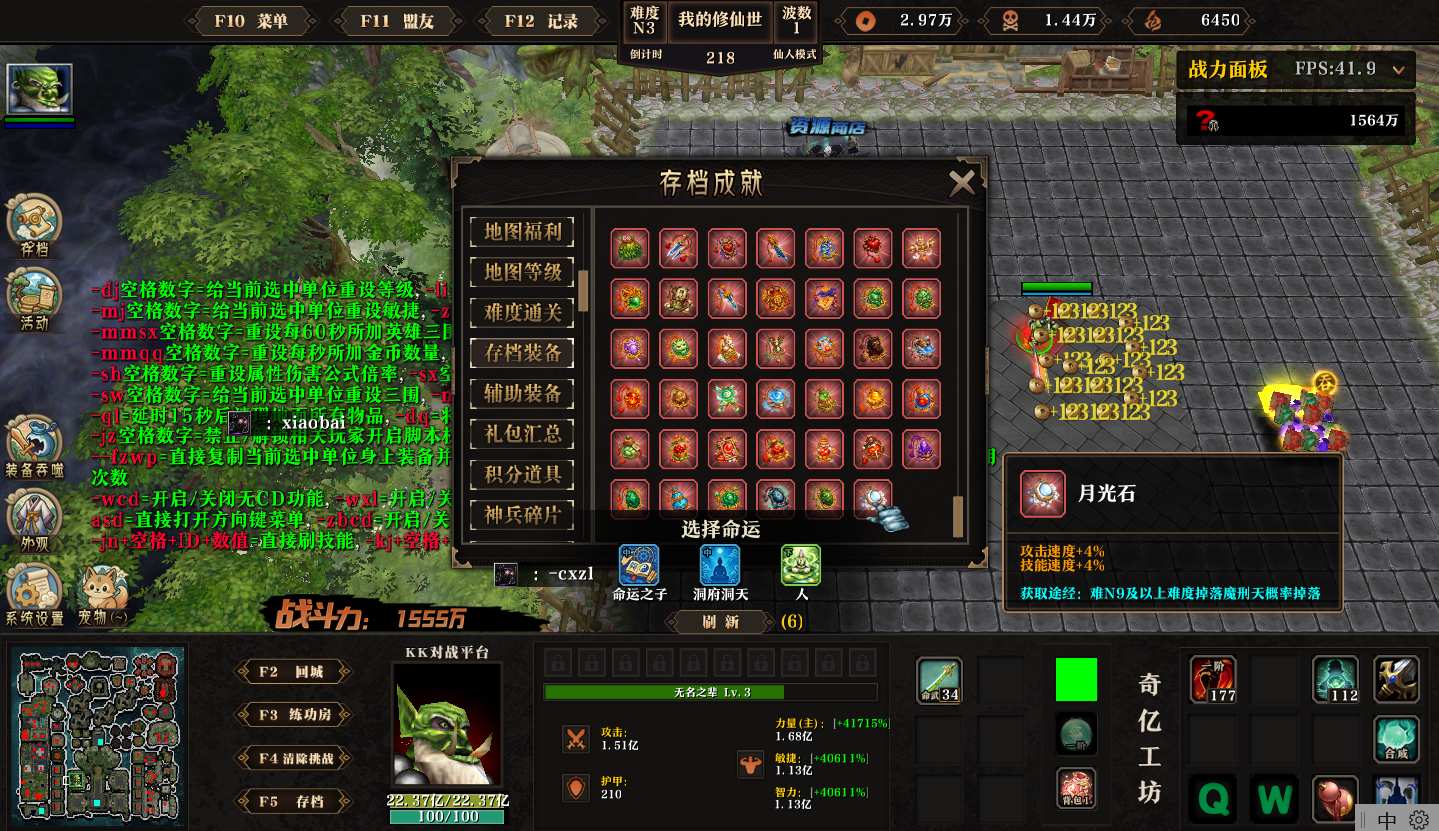Open the F10 menu button
The image size is (1439, 831).
point(251,21)
